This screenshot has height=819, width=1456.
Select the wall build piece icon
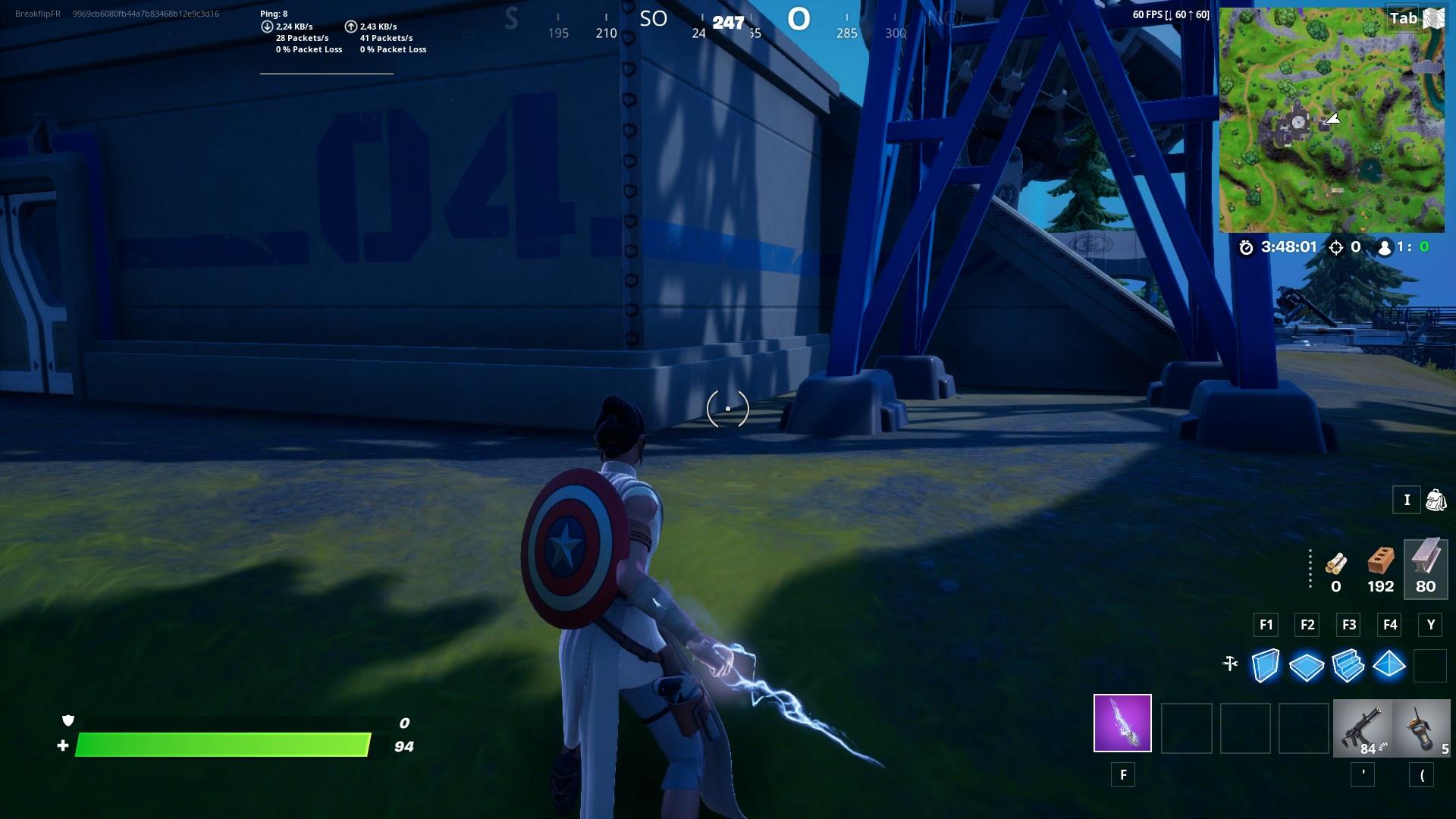pos(1265,667)
